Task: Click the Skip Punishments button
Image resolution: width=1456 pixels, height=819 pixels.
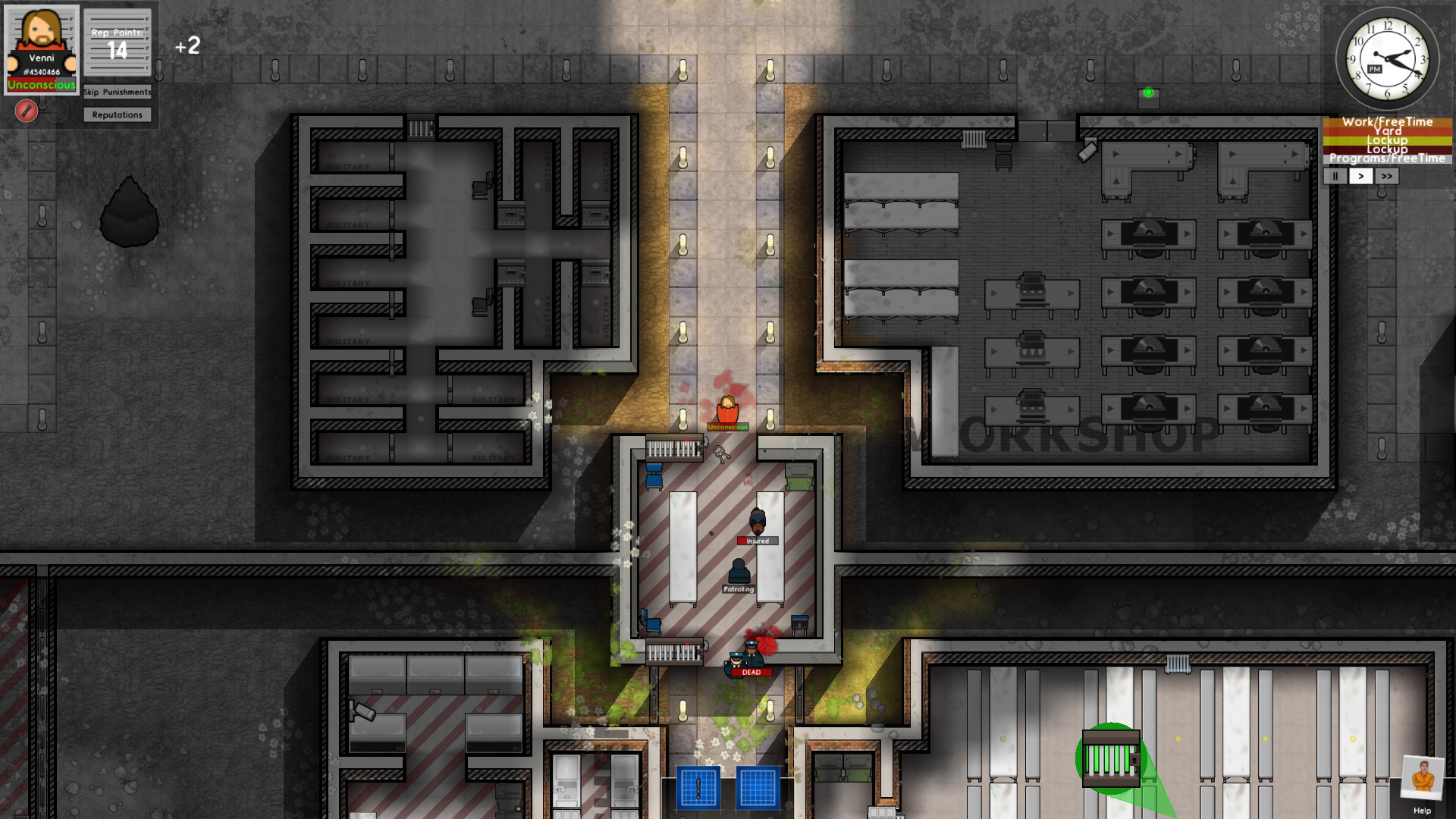Action: pos(117,92)
